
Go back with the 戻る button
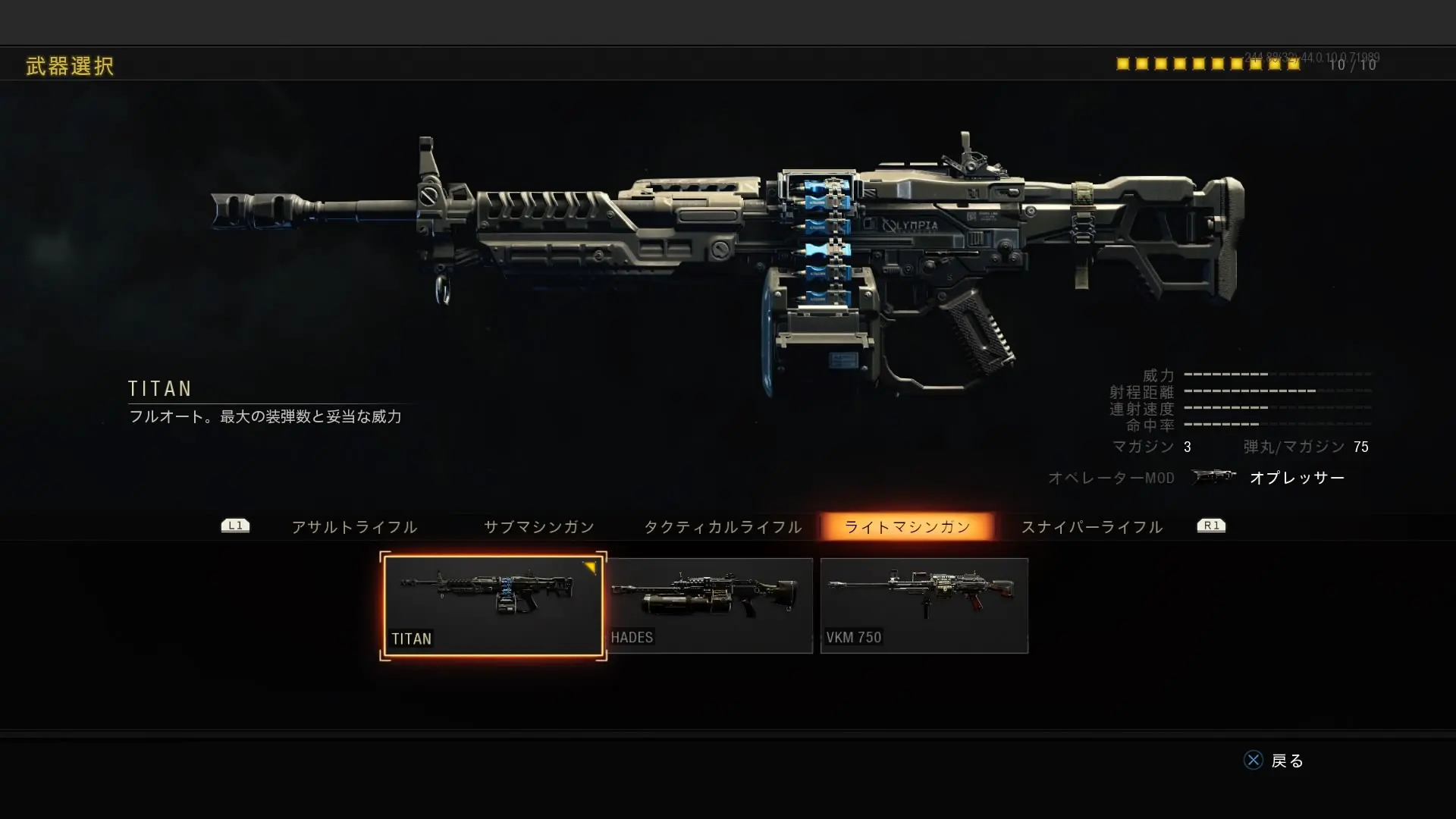[x=1274, y=761]
